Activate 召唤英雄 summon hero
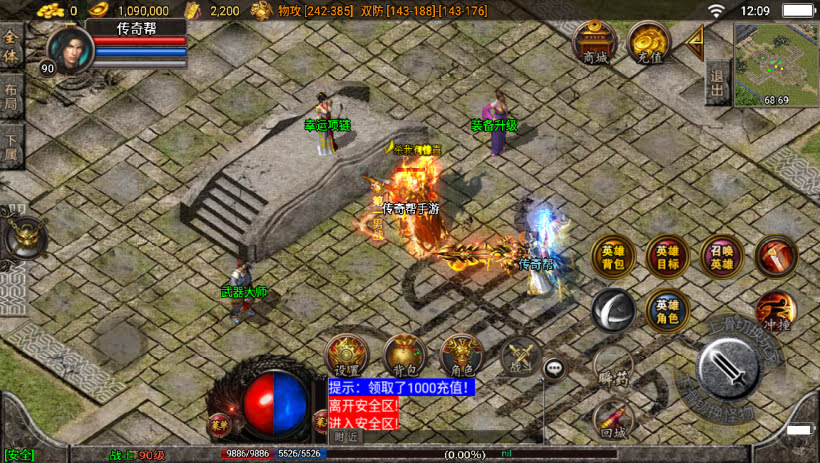 (x=721, y=257)
